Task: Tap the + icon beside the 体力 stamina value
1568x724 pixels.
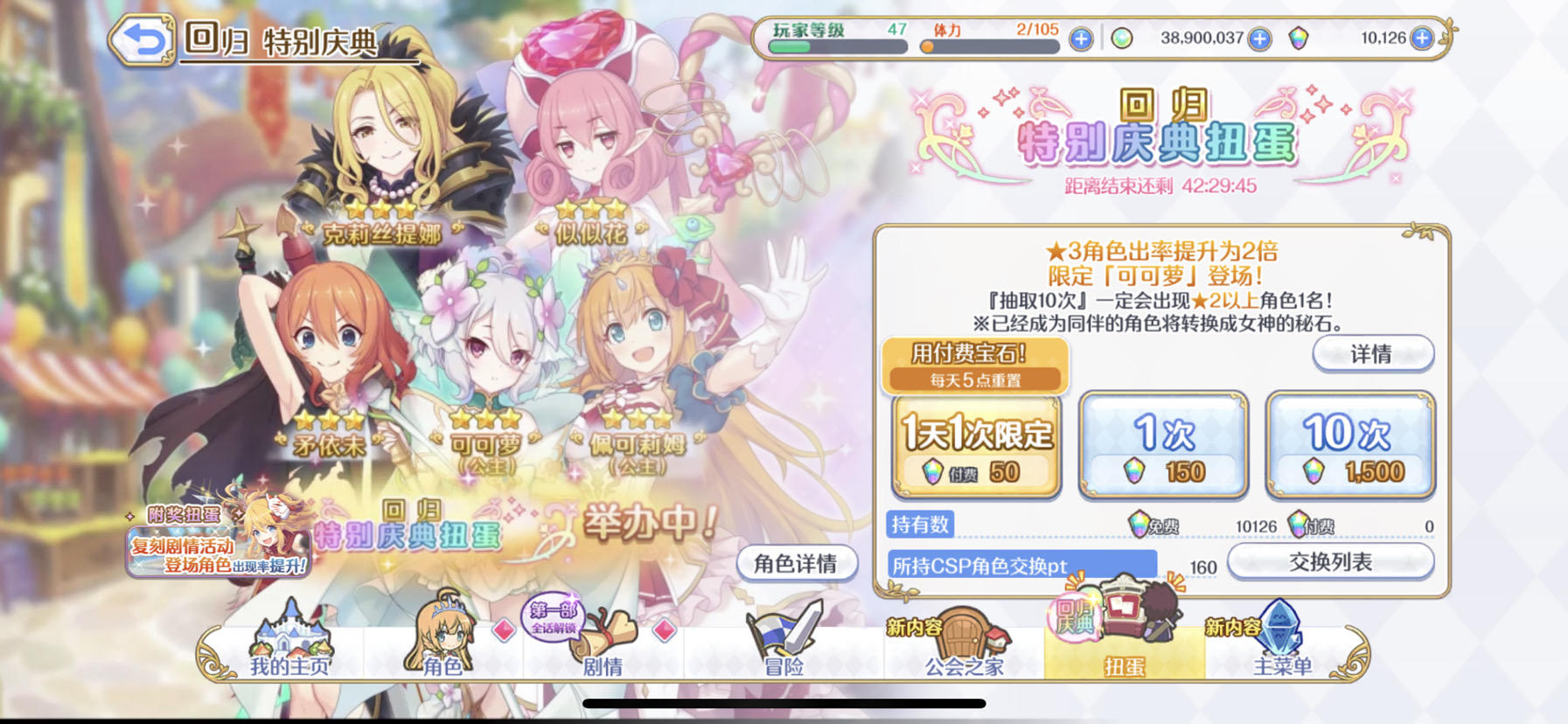Action: tap(1081, 38)
